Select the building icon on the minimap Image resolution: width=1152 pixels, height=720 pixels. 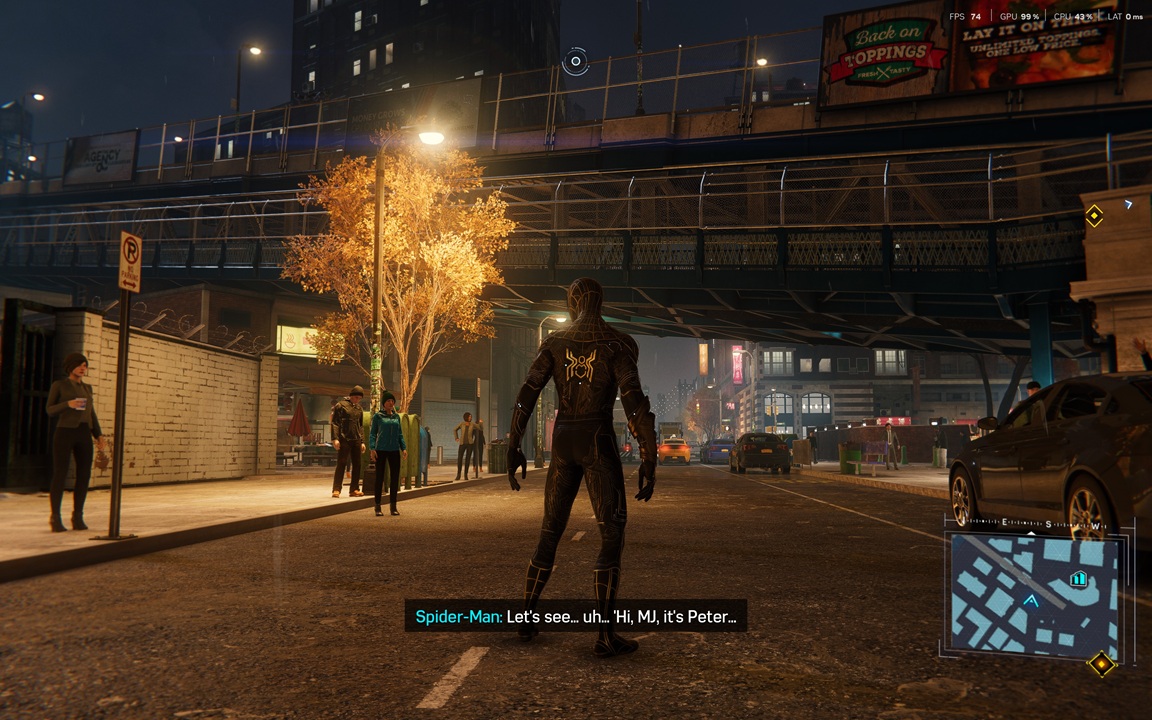pyautogui.click(x=1078, y=578)
